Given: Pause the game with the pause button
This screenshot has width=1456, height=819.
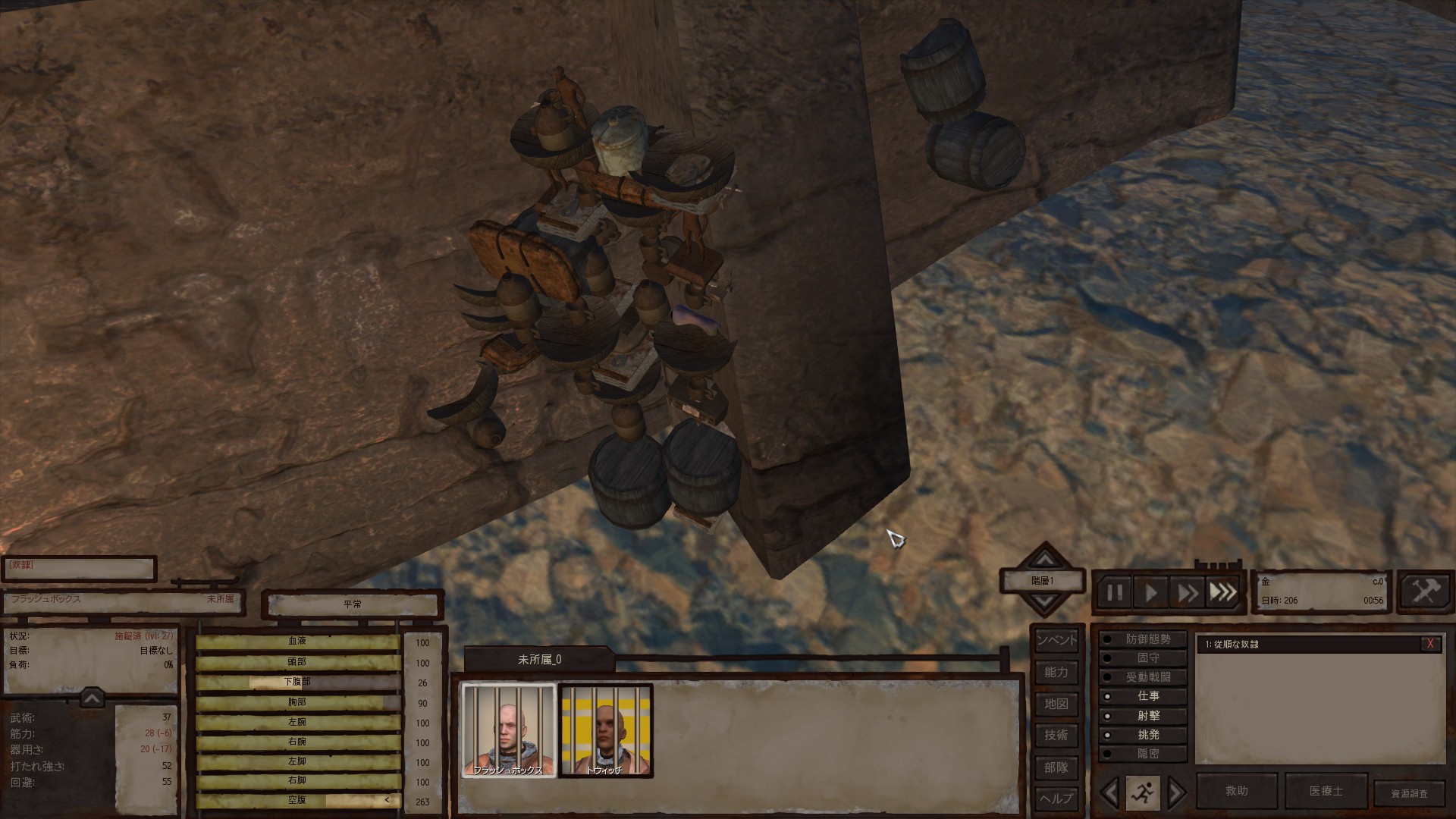Looking at the screenshot, I should point(1115,592).
